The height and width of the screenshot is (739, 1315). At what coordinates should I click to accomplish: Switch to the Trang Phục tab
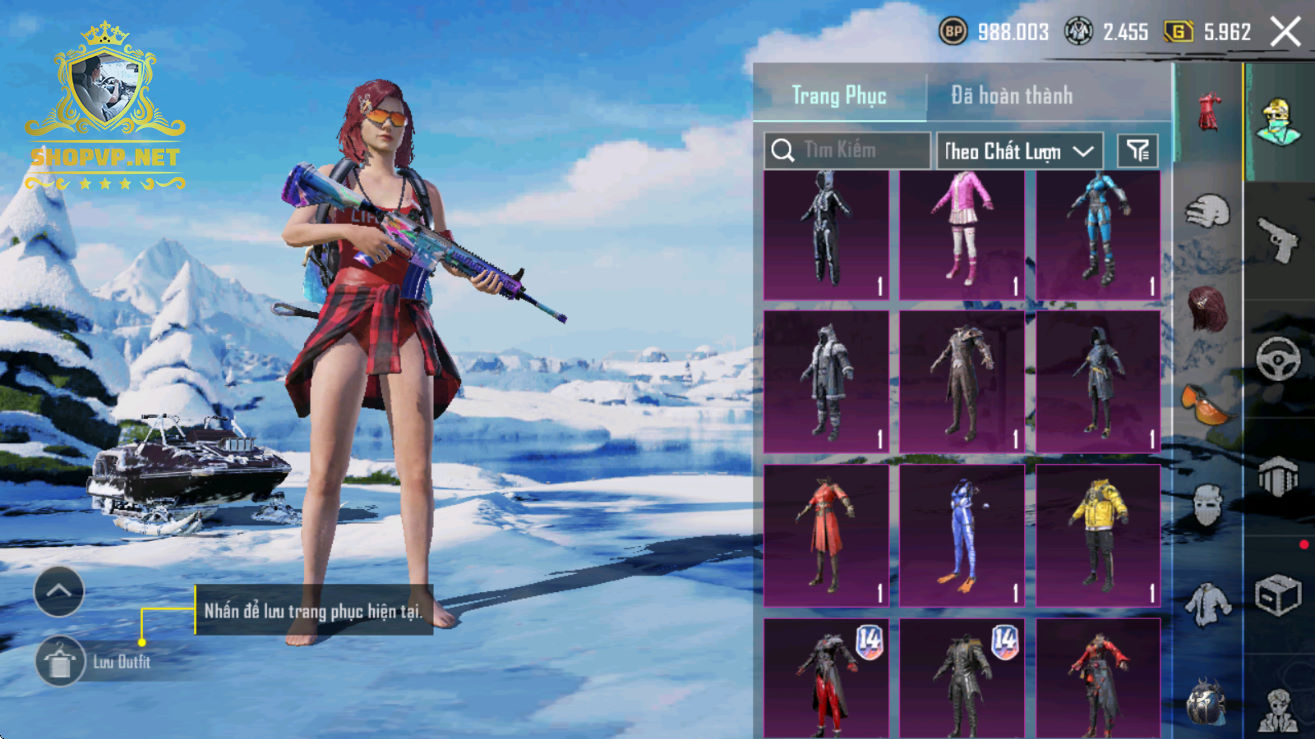[x=839, y=95]
